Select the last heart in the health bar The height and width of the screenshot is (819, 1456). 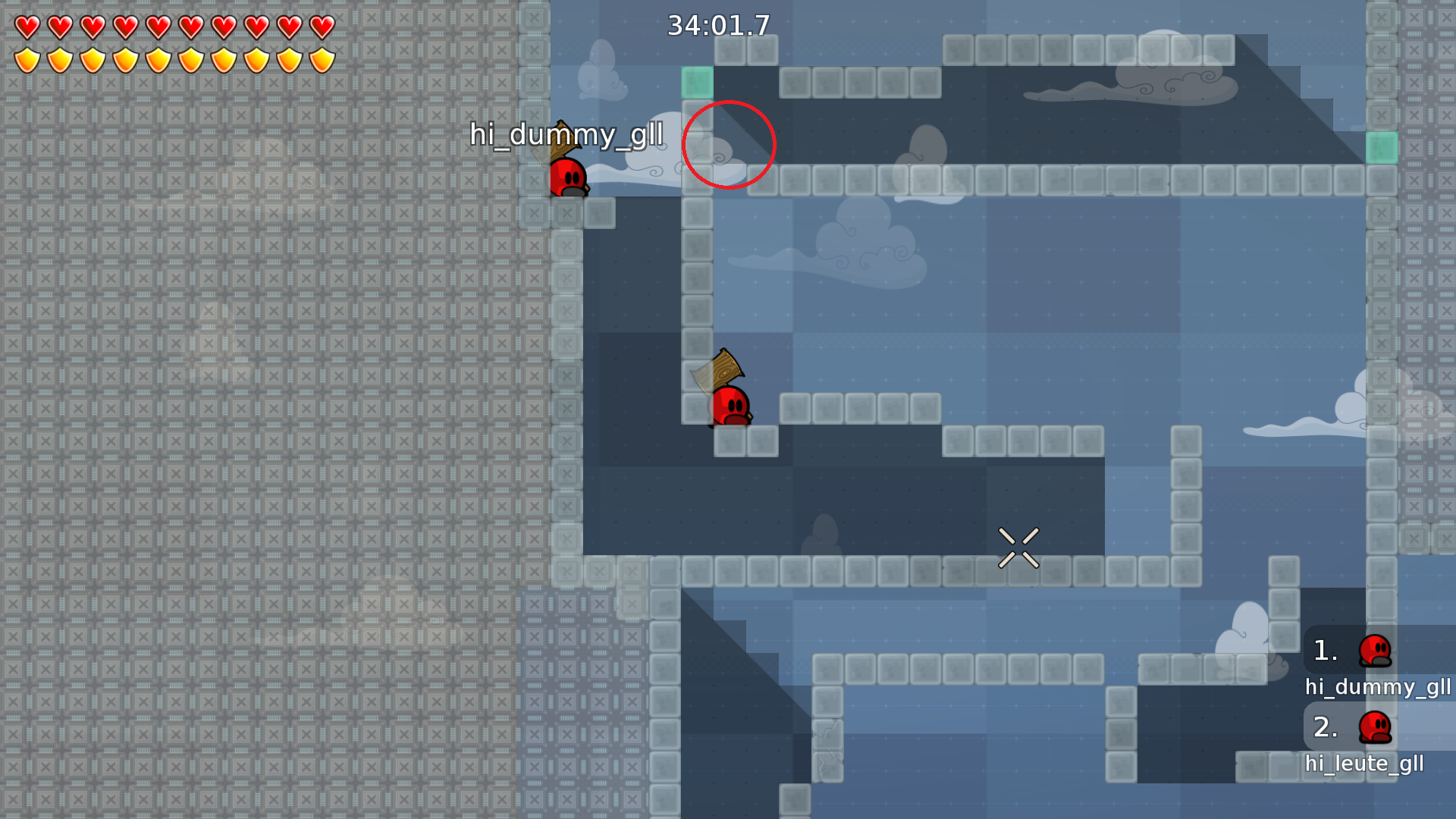322,27
